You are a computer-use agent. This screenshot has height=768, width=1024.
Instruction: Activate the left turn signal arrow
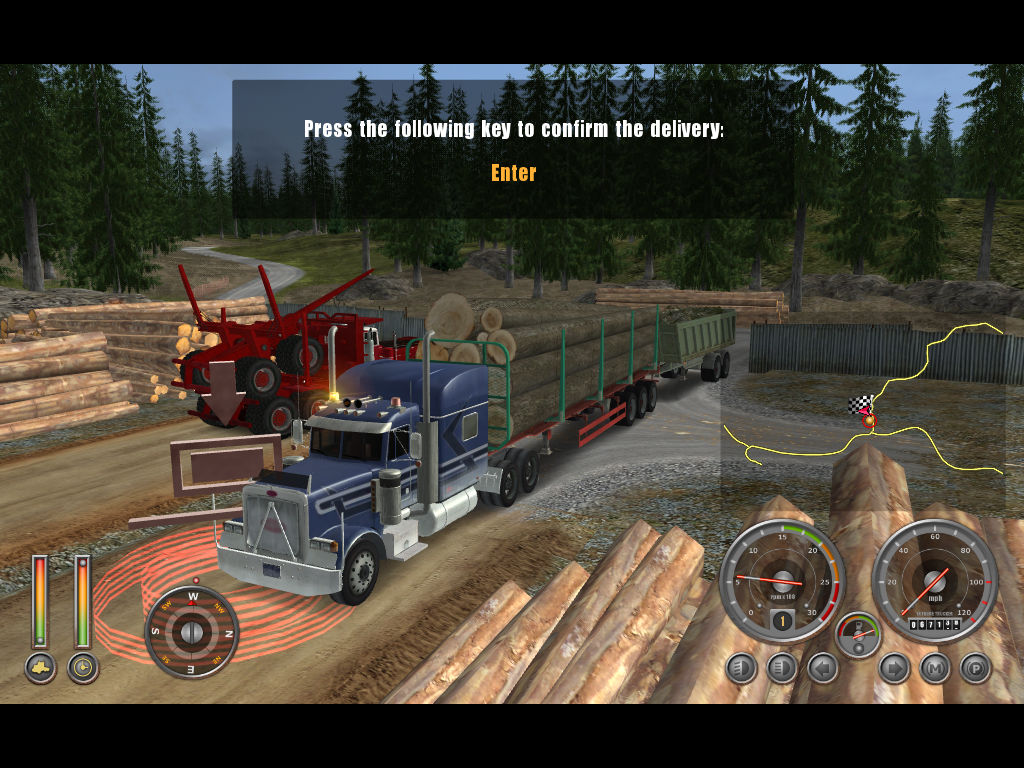tap(823, 667)
